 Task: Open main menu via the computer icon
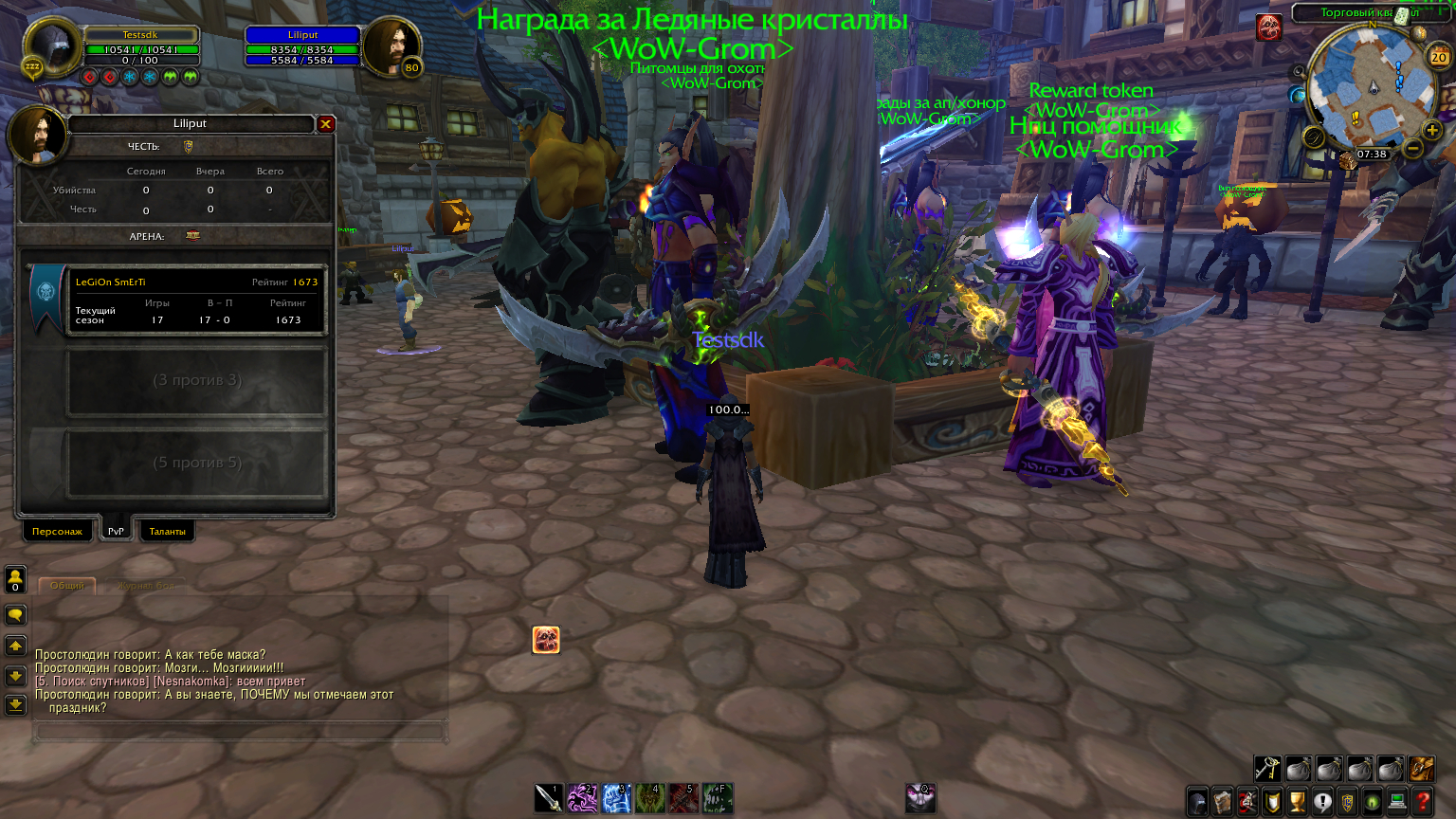click(x=1396, y=801)
